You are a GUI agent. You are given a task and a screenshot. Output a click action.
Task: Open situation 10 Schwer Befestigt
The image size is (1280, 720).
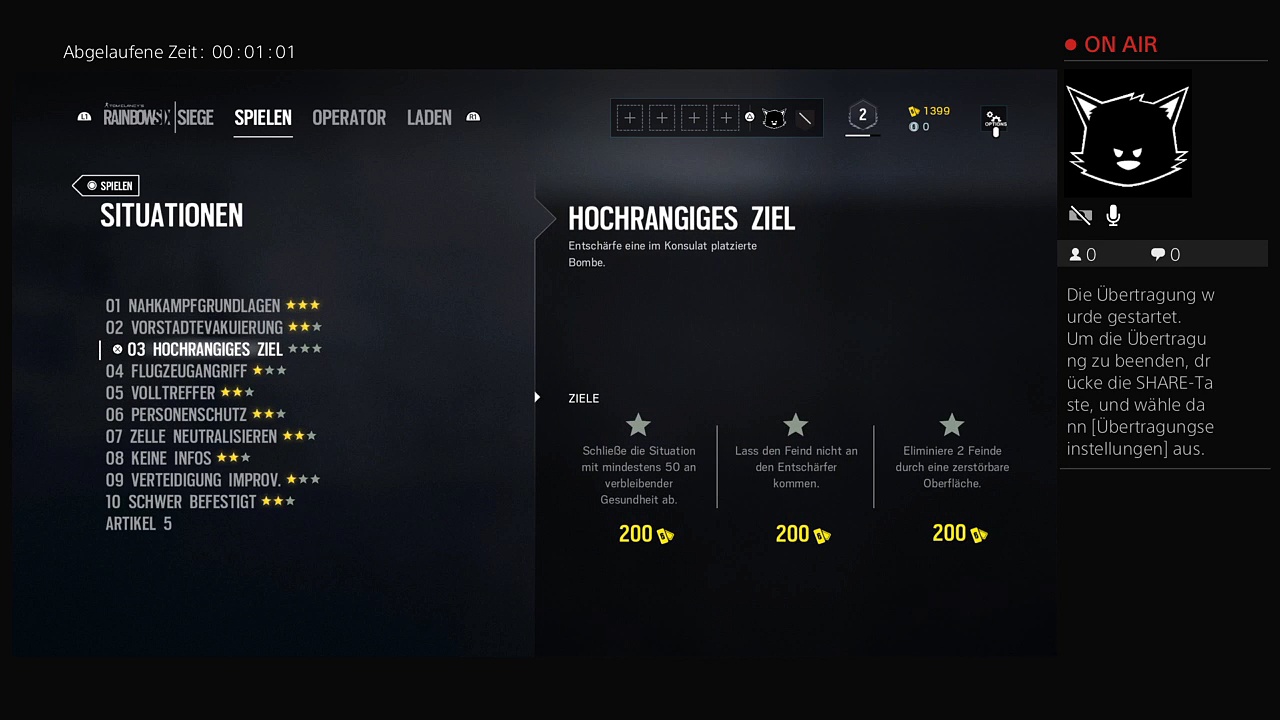[x=181, y=502]
